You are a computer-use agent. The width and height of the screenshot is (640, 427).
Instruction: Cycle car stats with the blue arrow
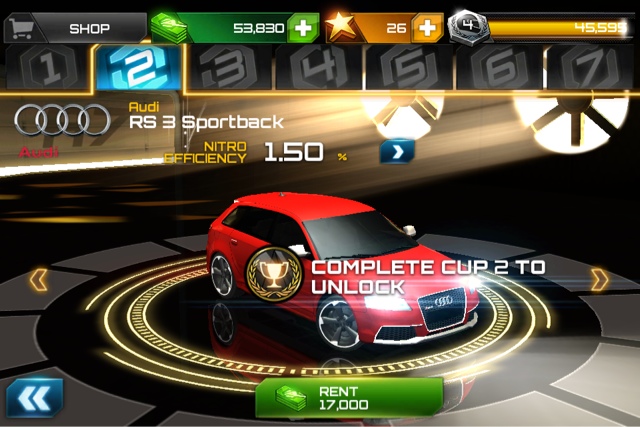coord(396,152)
